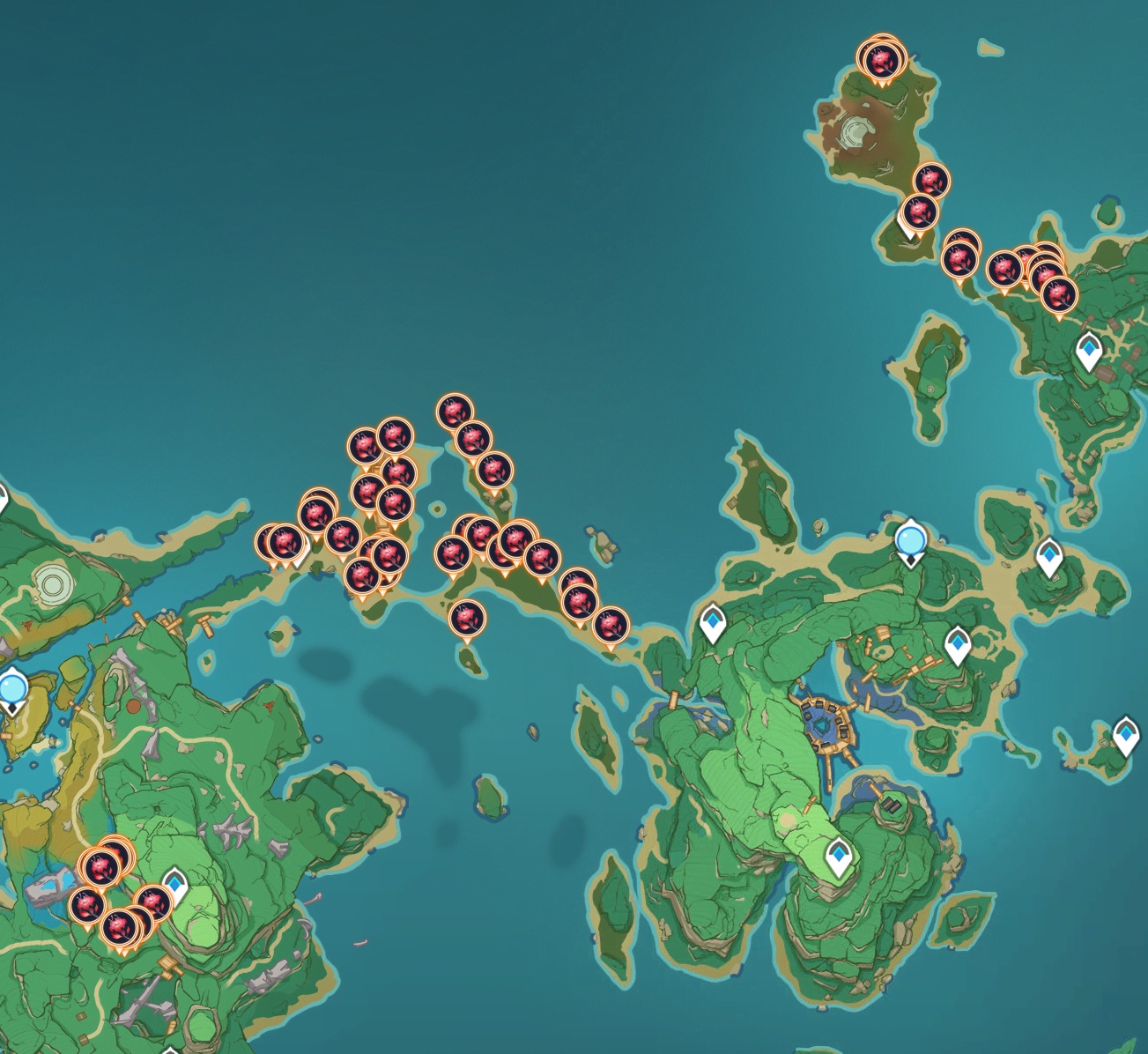Select the waypoint pin touching the flower markers in the southwest
This screenshot has height=1054, width=1148.
click(x=176, y=884)
